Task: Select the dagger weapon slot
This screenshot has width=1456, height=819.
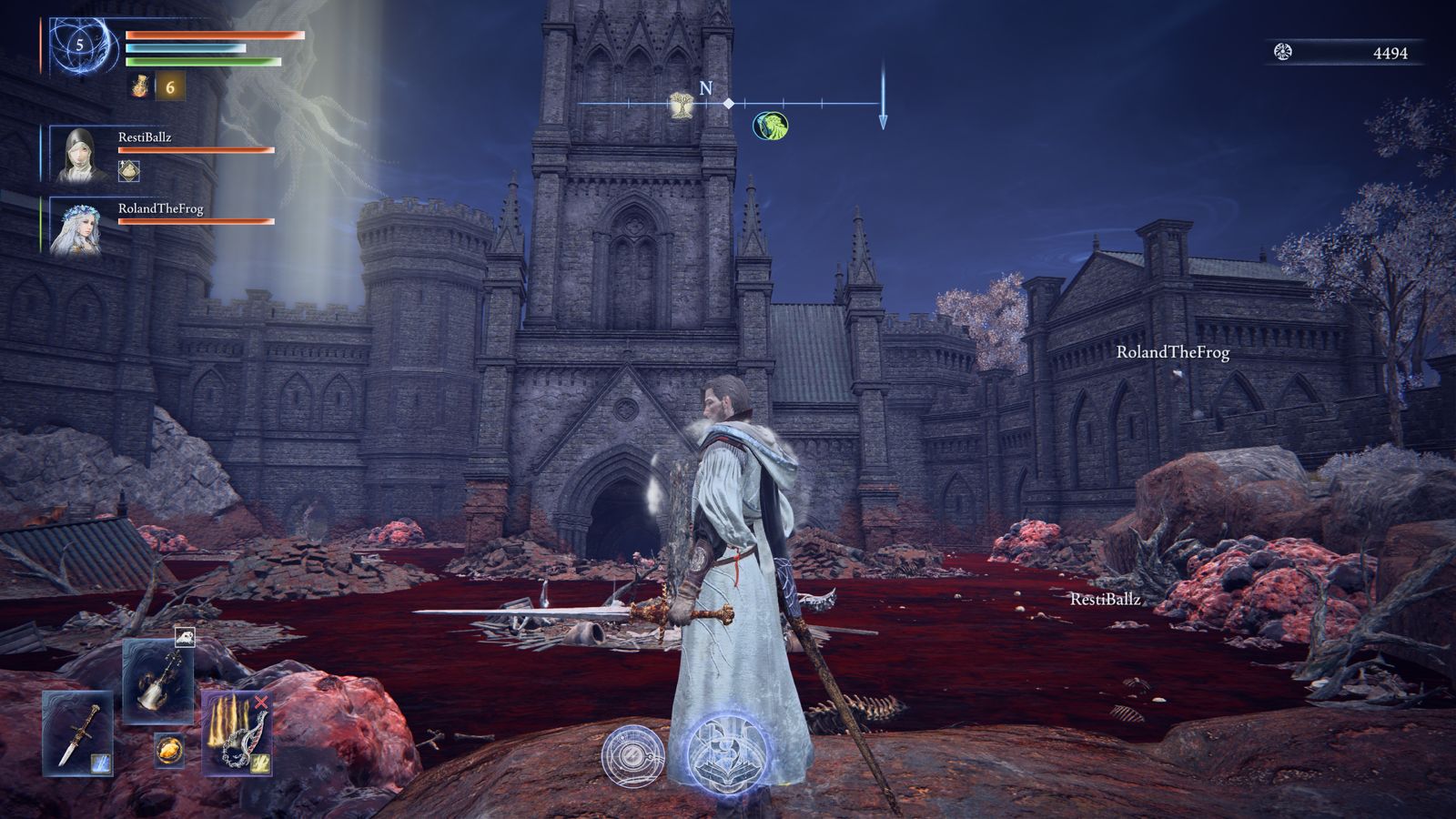Action: (76, 733)
